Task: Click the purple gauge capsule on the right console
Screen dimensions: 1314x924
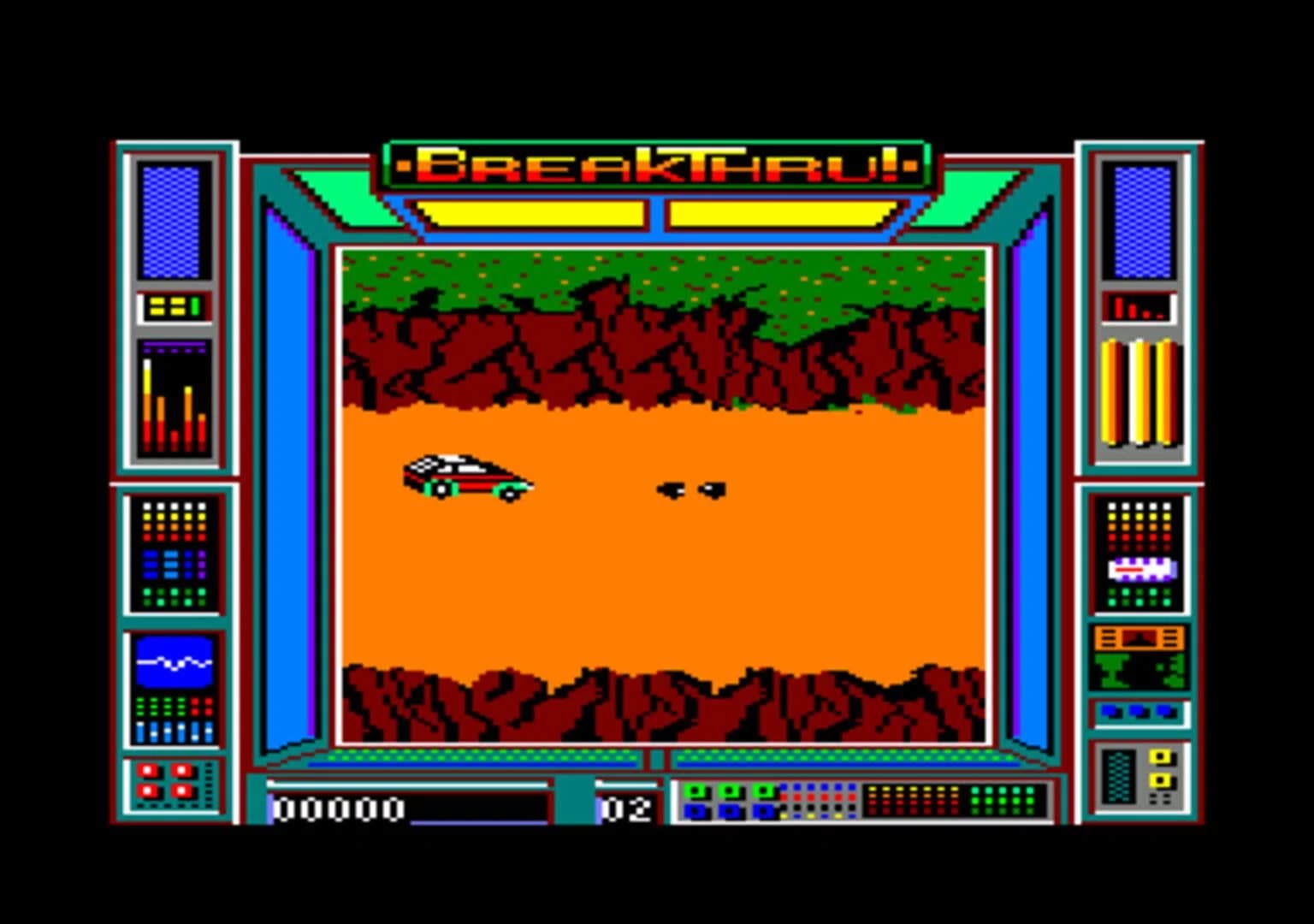Action: coord(1140,567)
